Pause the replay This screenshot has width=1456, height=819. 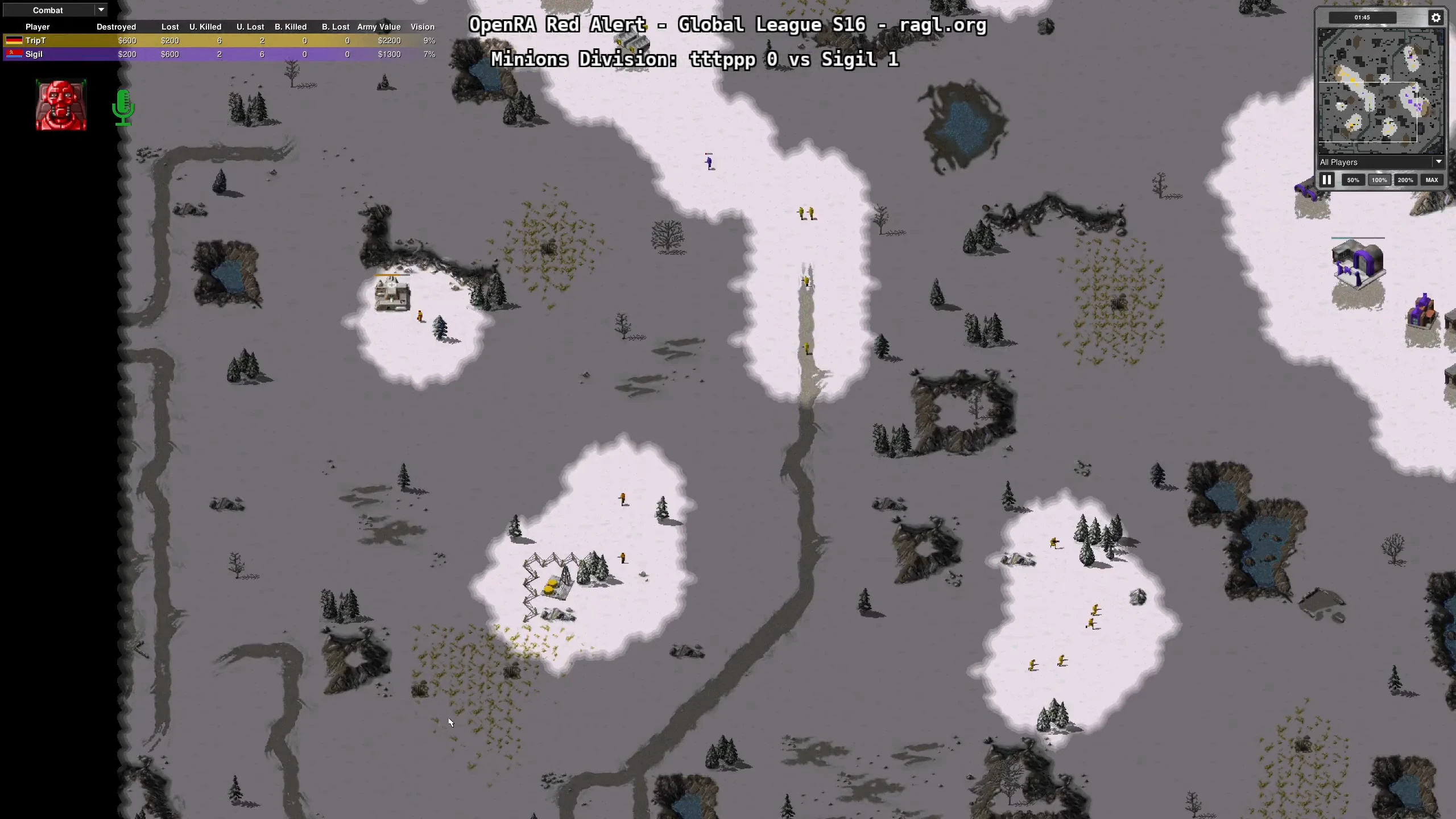pos(1327,180)
